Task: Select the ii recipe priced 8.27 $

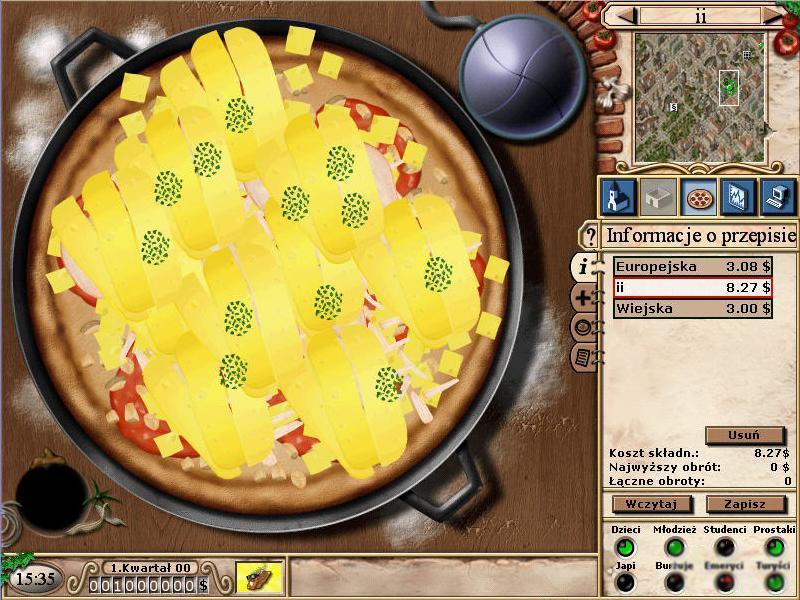Action: pyautogui.click(x=692, y=288)
